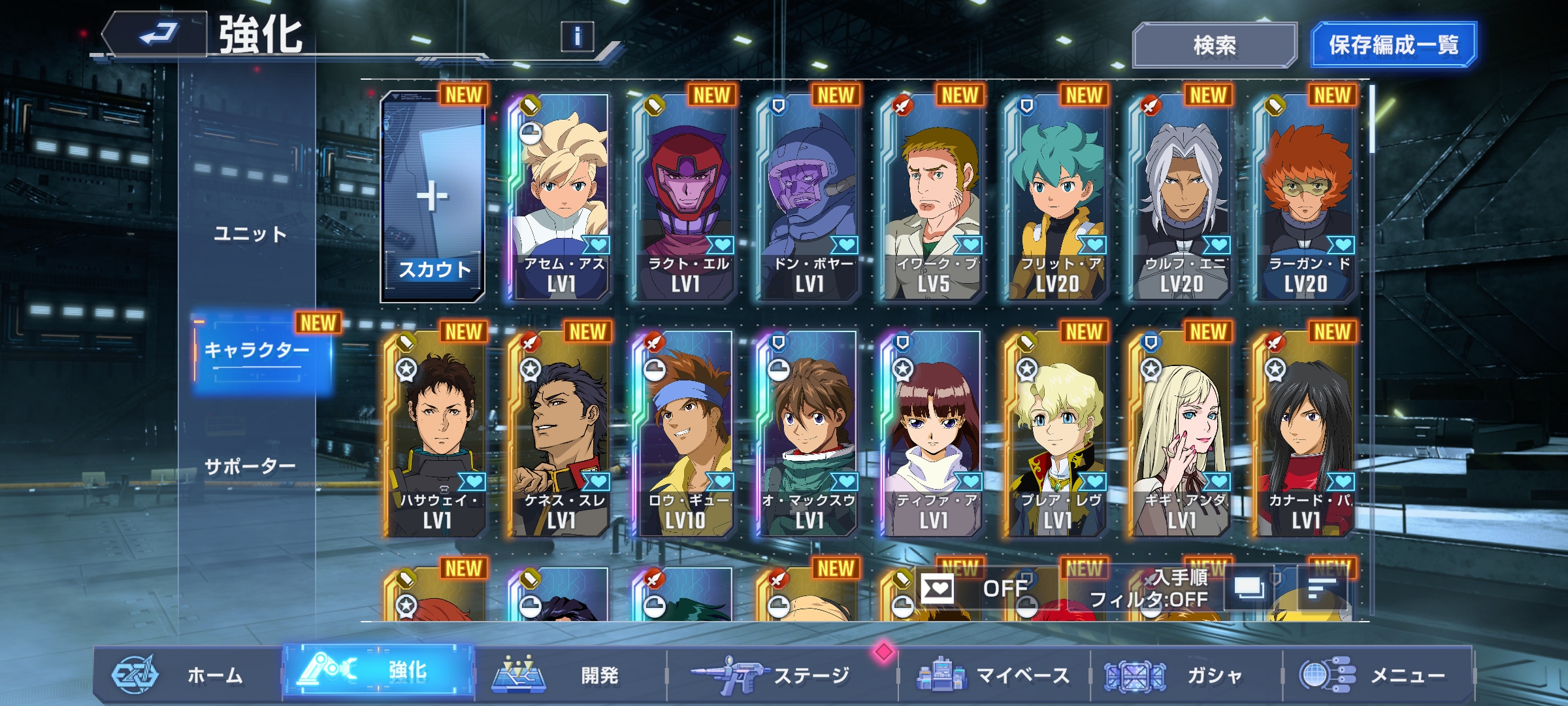Pick the ハサウェイ character card
Viewport: 1568px width, 706px height.
tap(435, 434)
